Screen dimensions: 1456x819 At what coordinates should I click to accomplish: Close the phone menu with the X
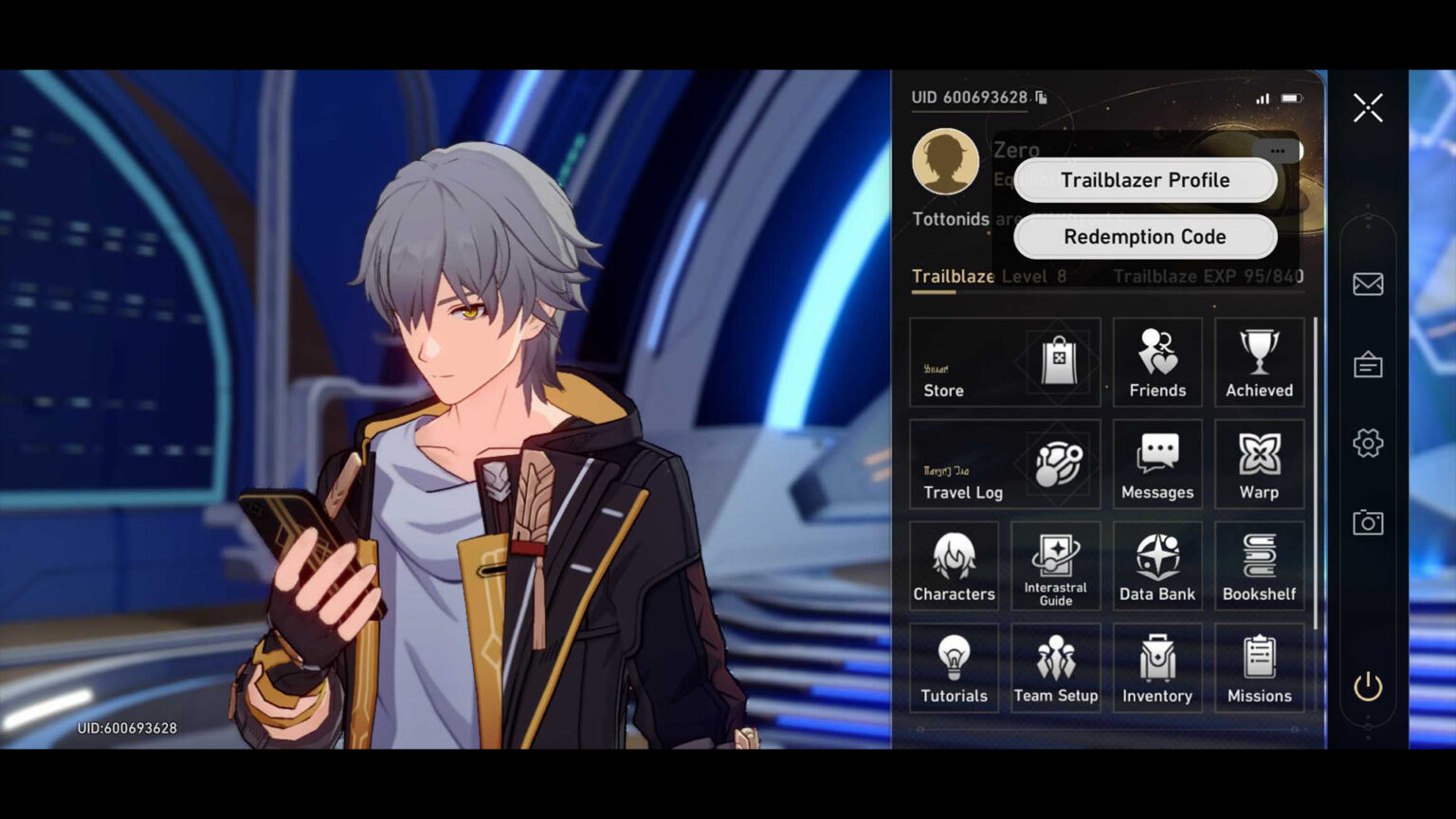click(1368, 108)
